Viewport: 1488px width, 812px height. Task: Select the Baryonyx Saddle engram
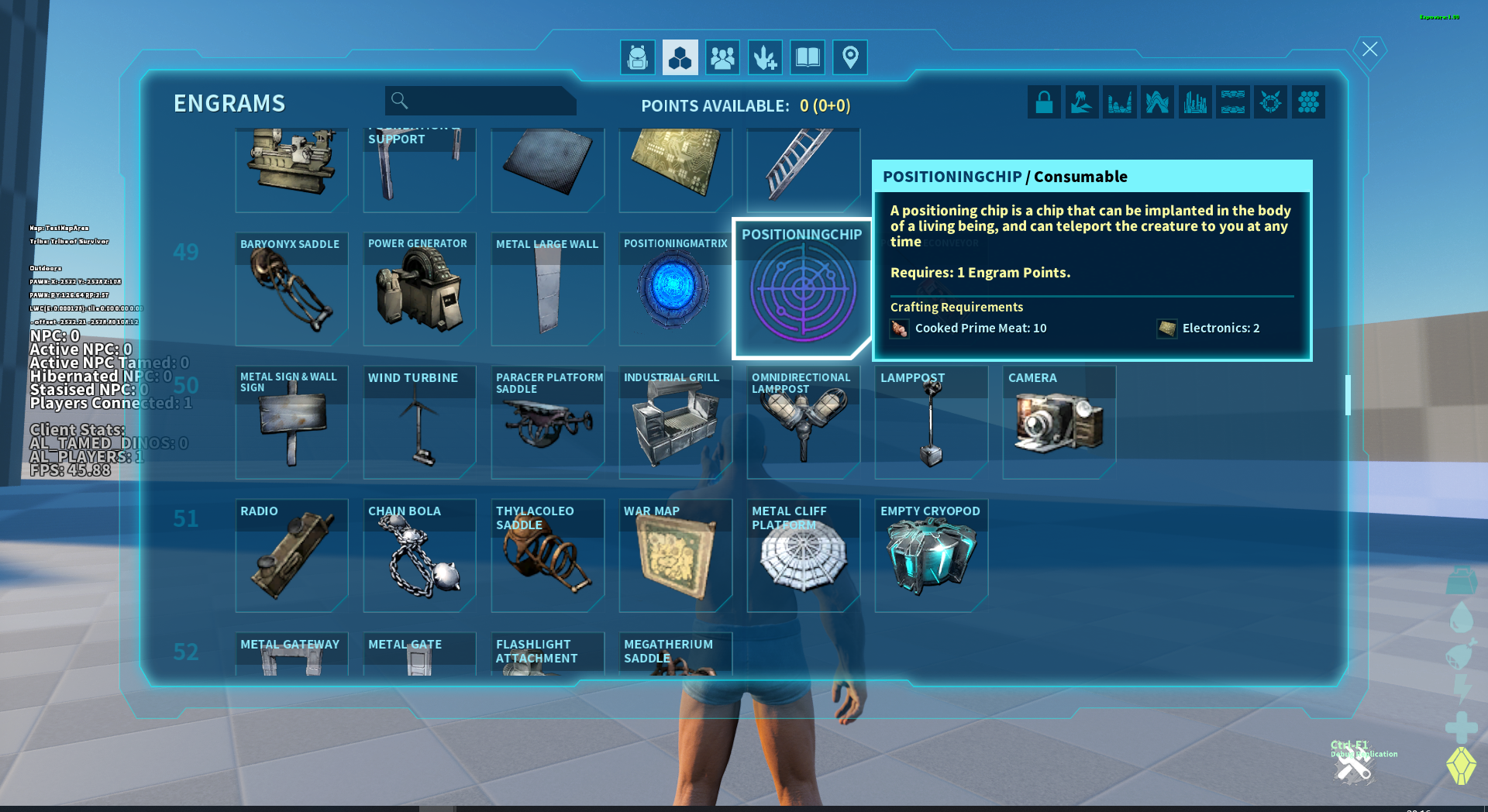[291, 289]
